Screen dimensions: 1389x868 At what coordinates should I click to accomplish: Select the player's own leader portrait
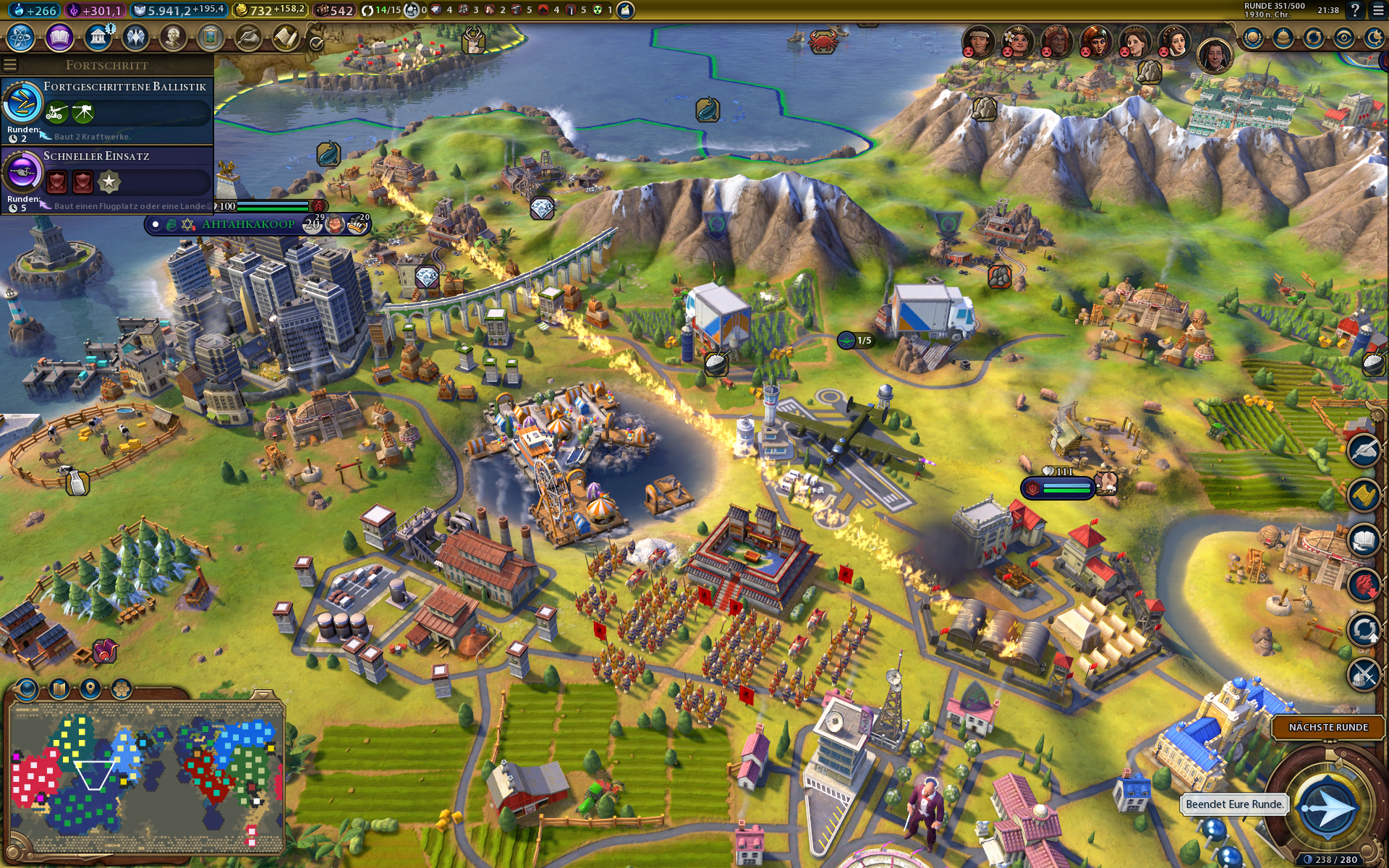pos(1214,54)
